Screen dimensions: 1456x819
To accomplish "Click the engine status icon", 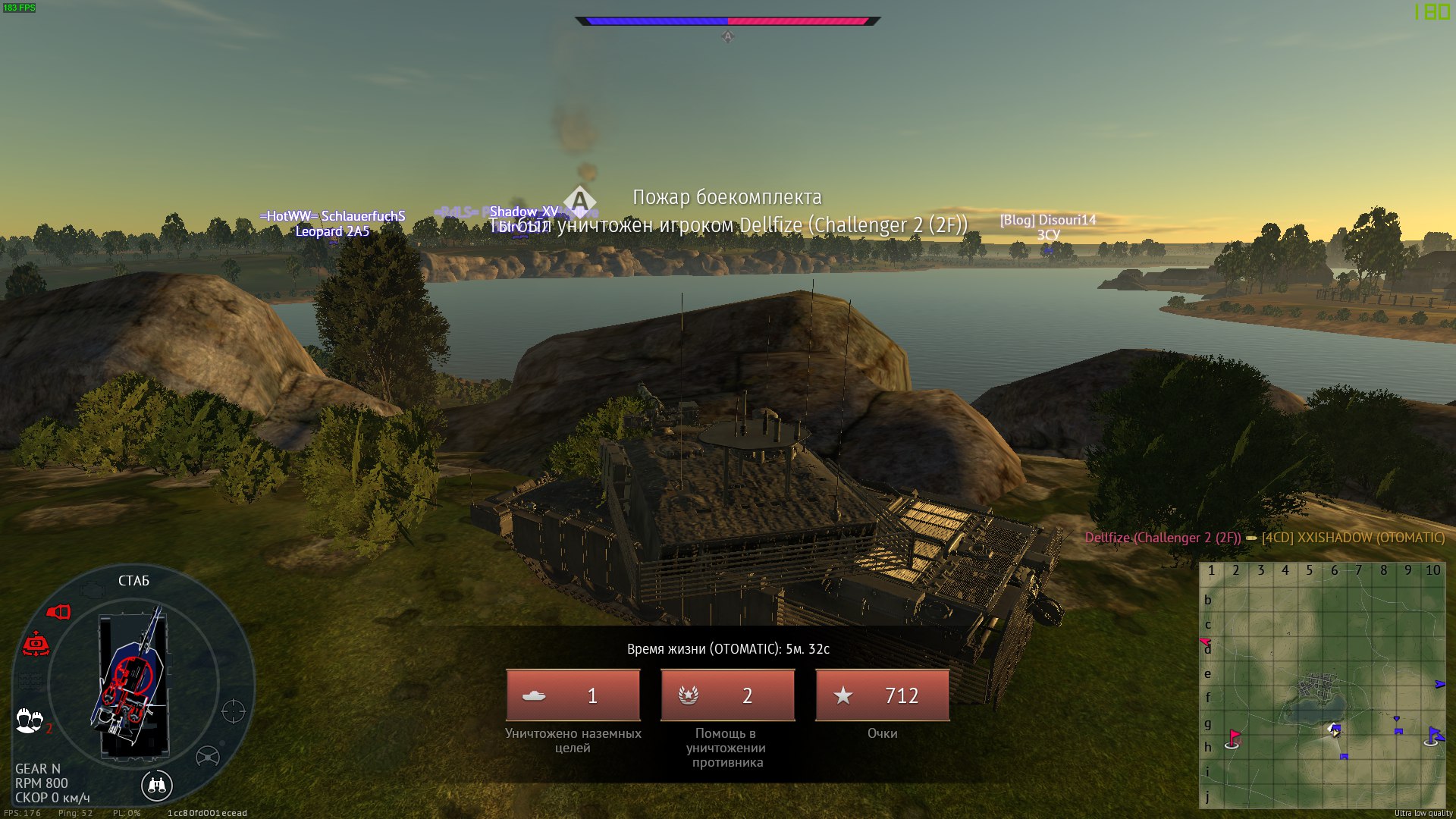I will (92, 588).
